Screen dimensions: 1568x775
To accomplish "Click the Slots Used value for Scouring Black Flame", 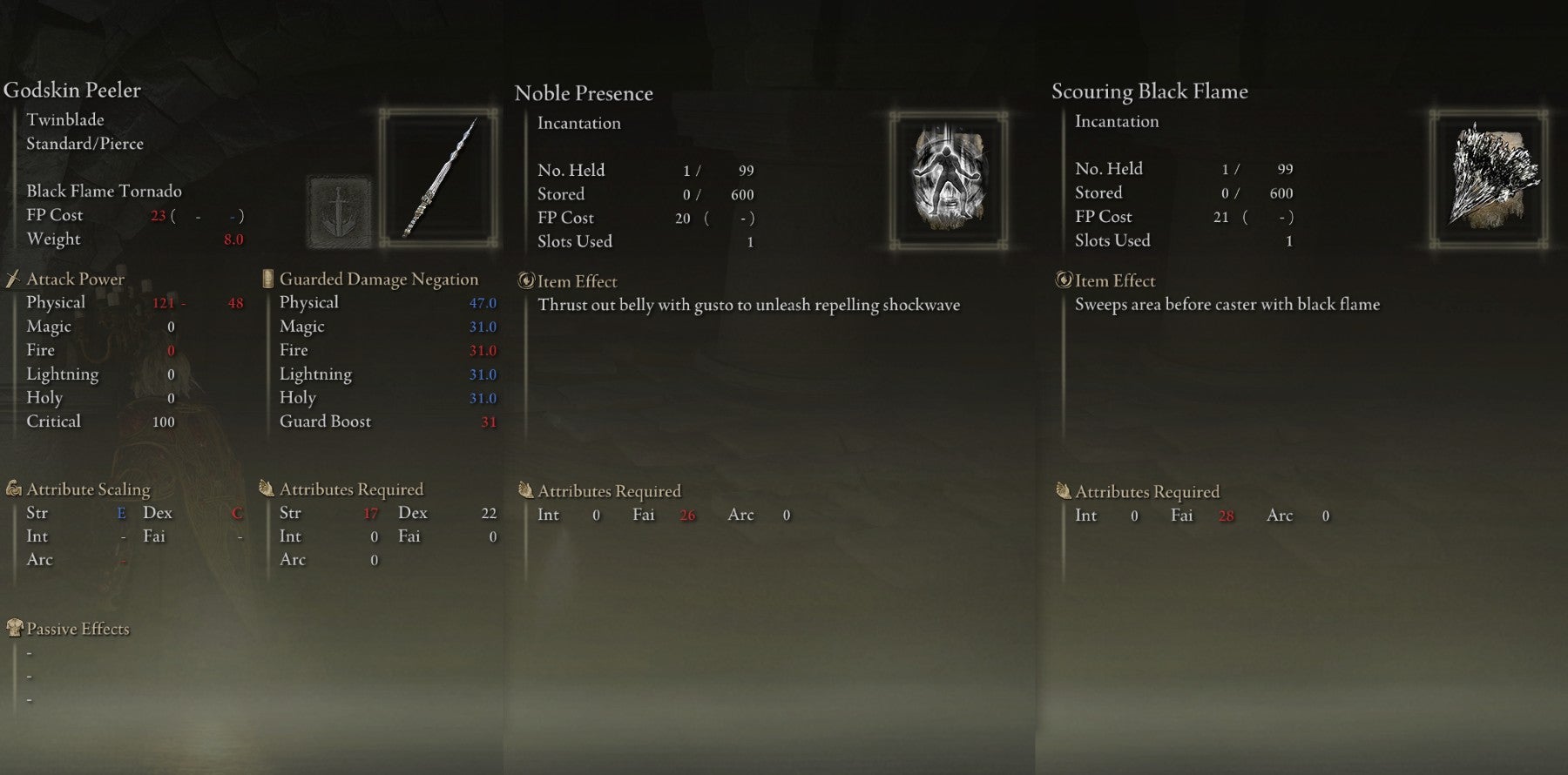I will coord(1291,240).
